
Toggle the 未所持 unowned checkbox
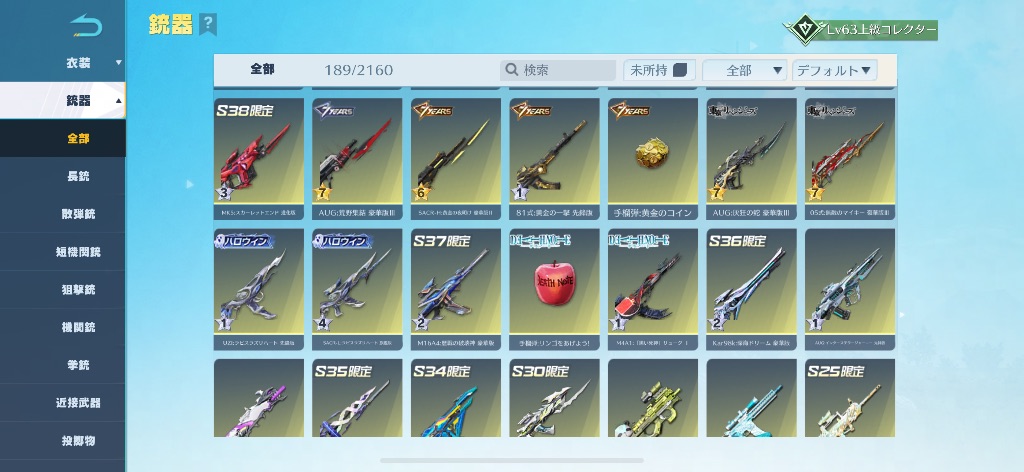pyautogui.click(x=680, y=70)
